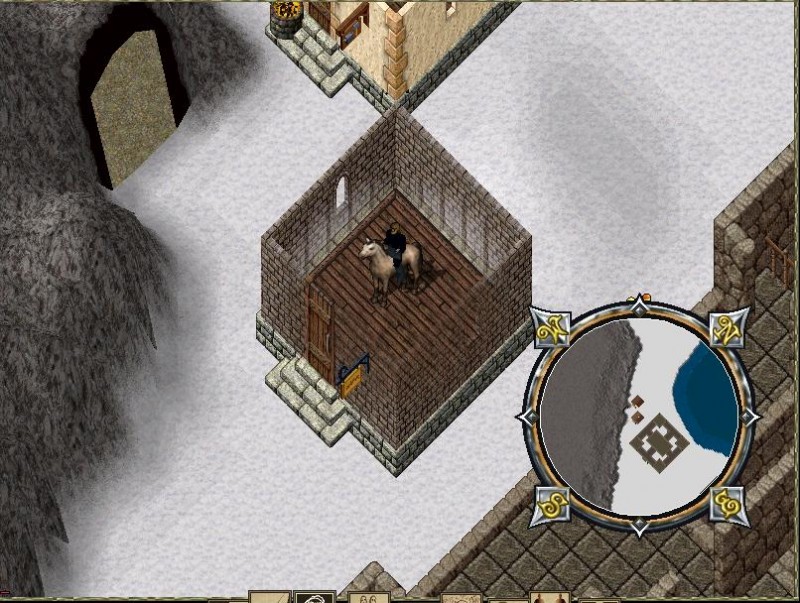This screenshot has width=800, height=603.
Task: Click the circular radar minimap
Action: tap(640, 416)
